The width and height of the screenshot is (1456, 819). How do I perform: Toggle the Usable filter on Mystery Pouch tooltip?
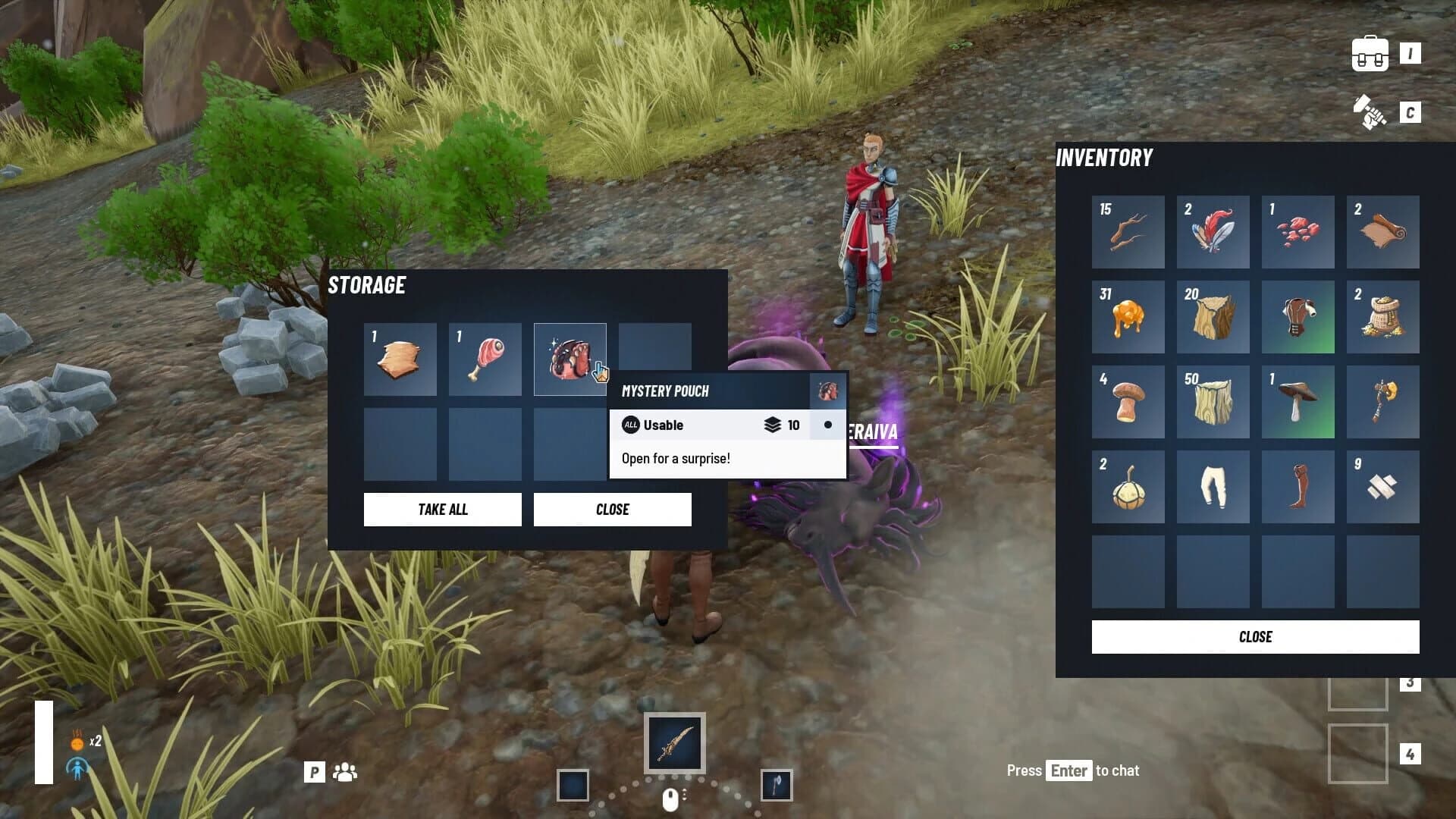630,425
